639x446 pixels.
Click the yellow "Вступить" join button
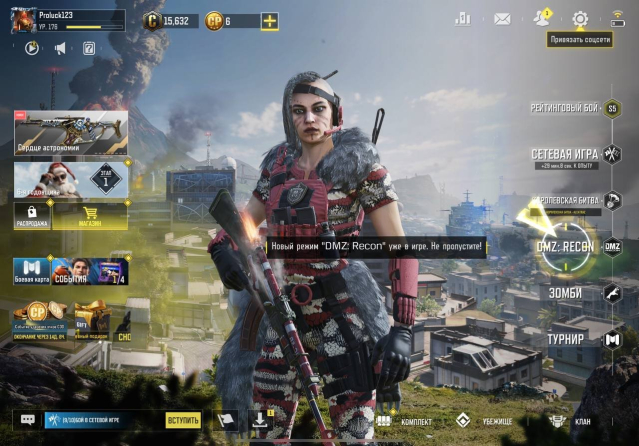[183, 421]
